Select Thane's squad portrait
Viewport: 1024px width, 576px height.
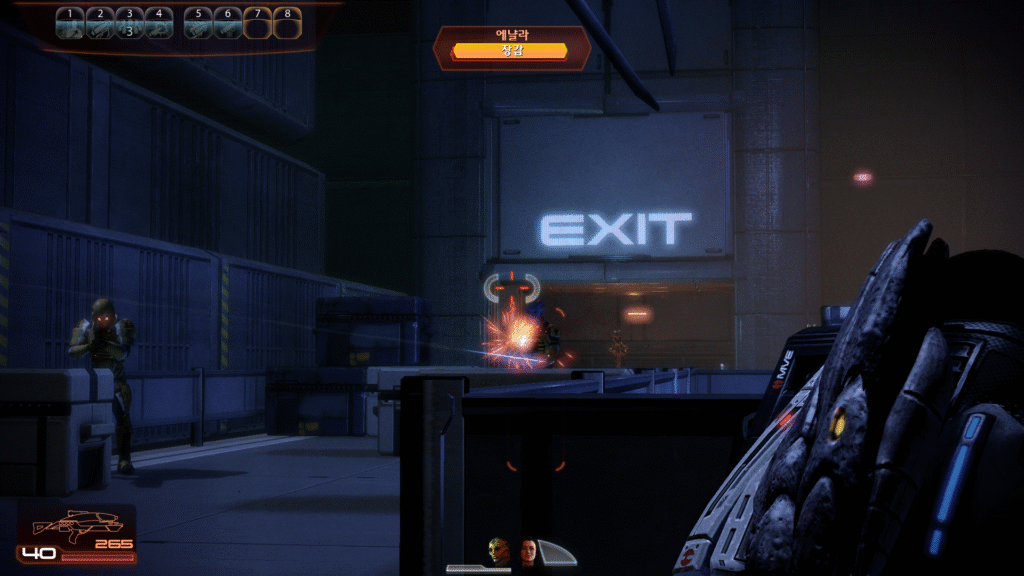498,550
